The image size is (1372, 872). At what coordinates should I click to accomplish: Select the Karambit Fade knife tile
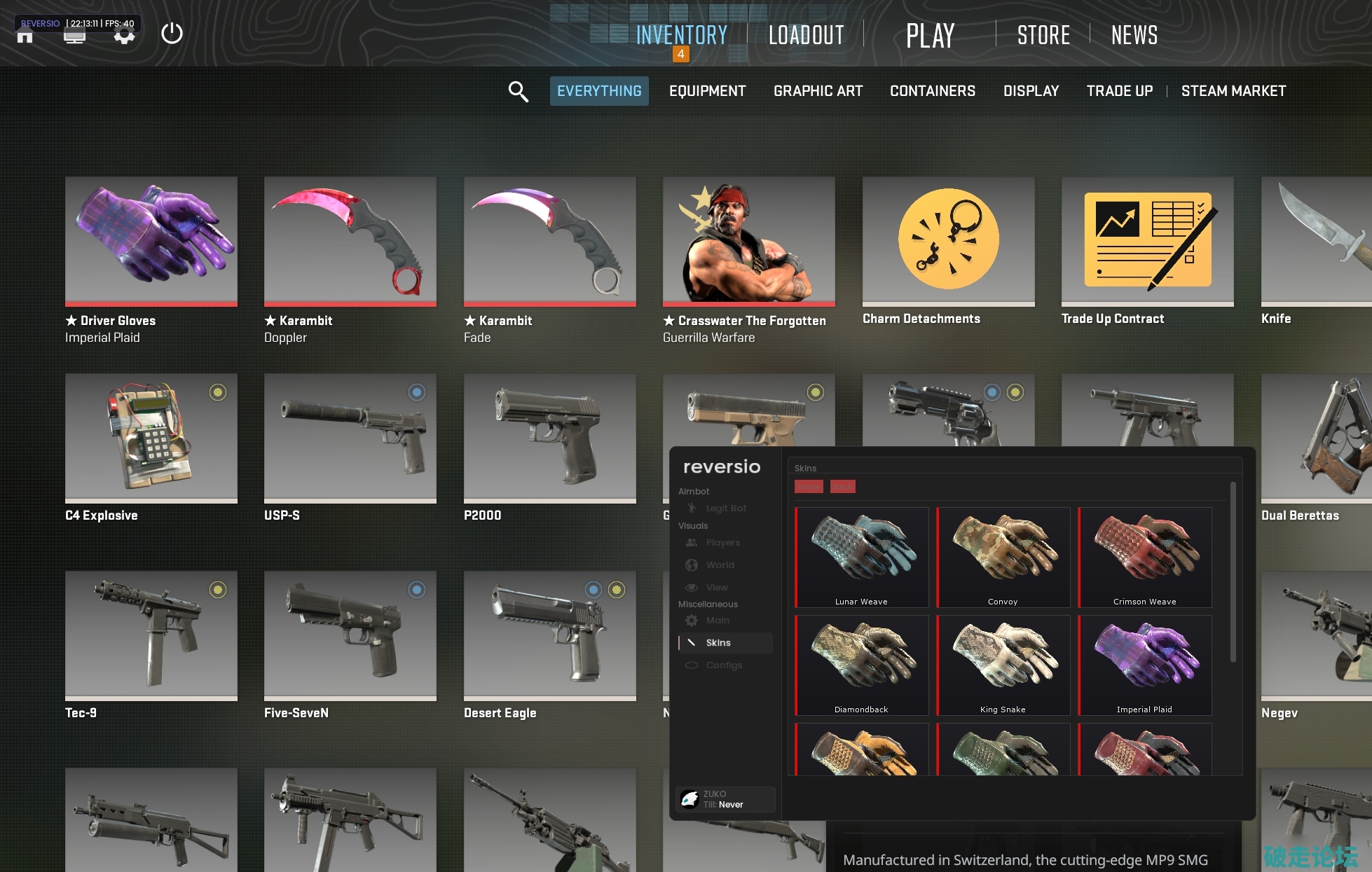click(550, 242)
